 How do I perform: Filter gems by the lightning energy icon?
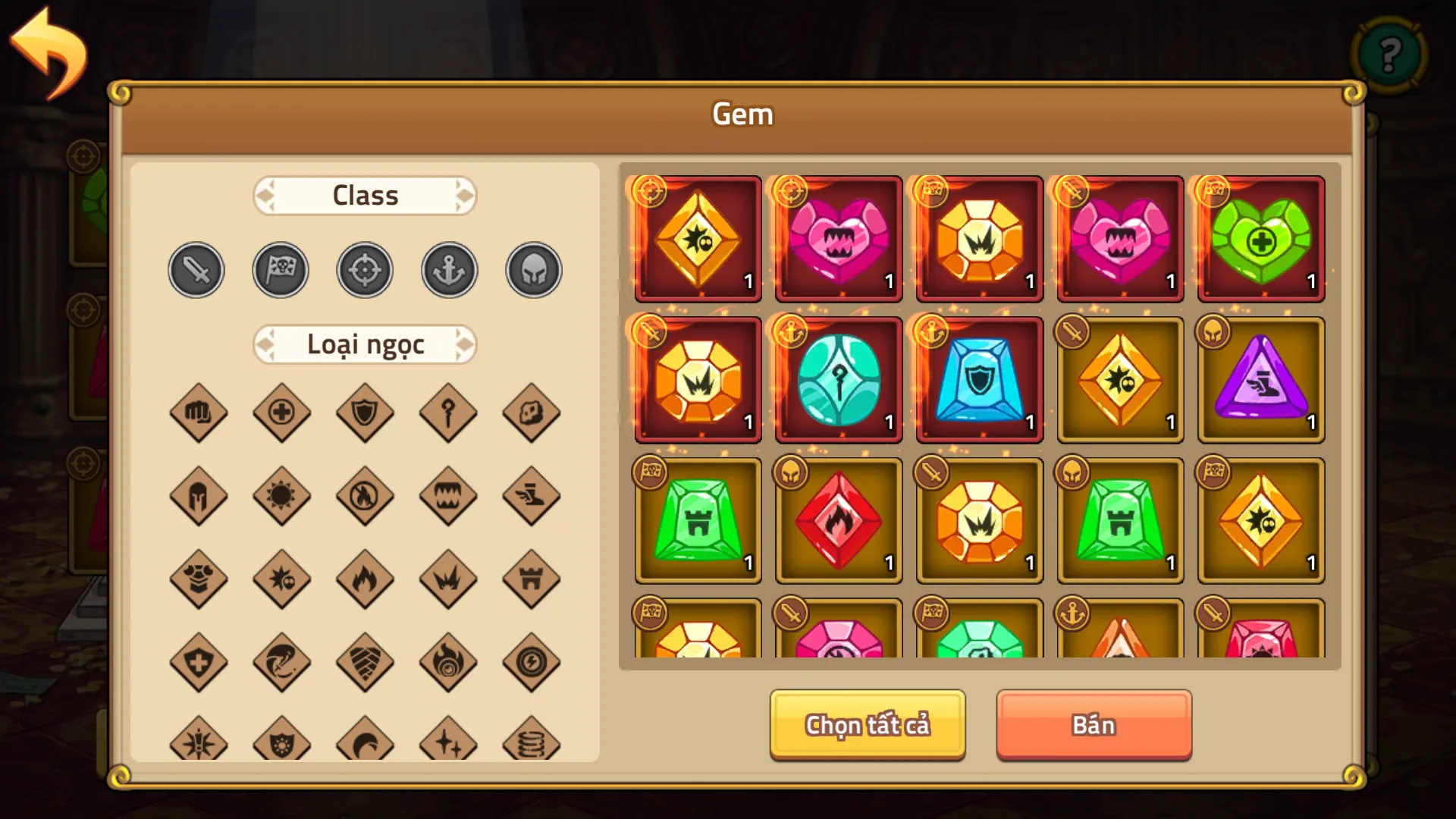tap(532, 662)
